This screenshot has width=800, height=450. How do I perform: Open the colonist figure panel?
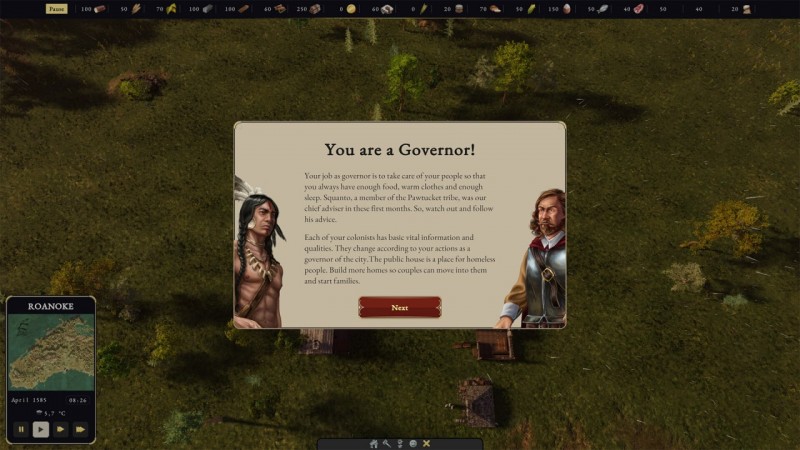400,443
